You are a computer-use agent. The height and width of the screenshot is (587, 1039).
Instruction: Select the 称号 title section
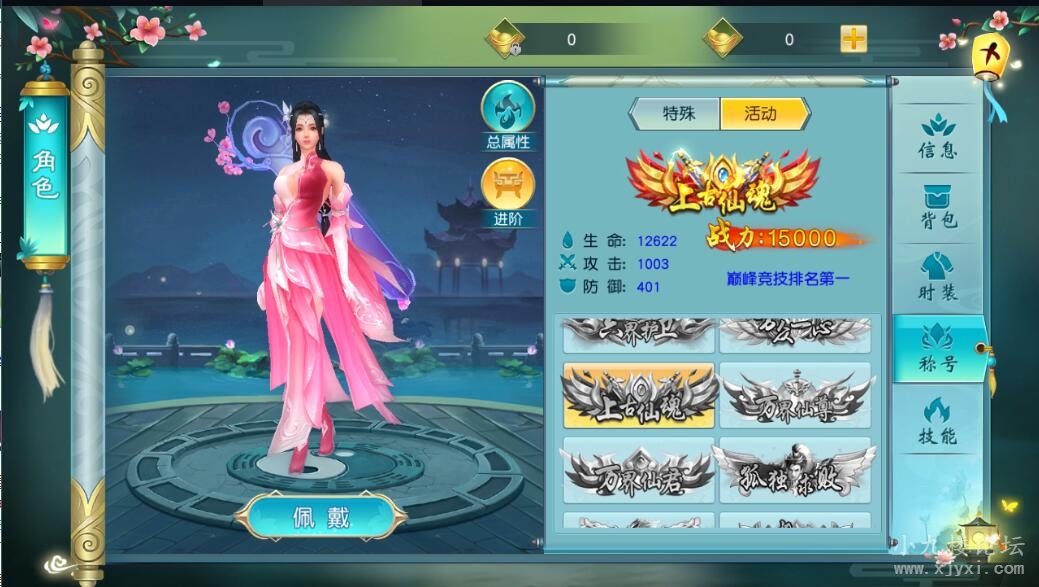point(937,349)
